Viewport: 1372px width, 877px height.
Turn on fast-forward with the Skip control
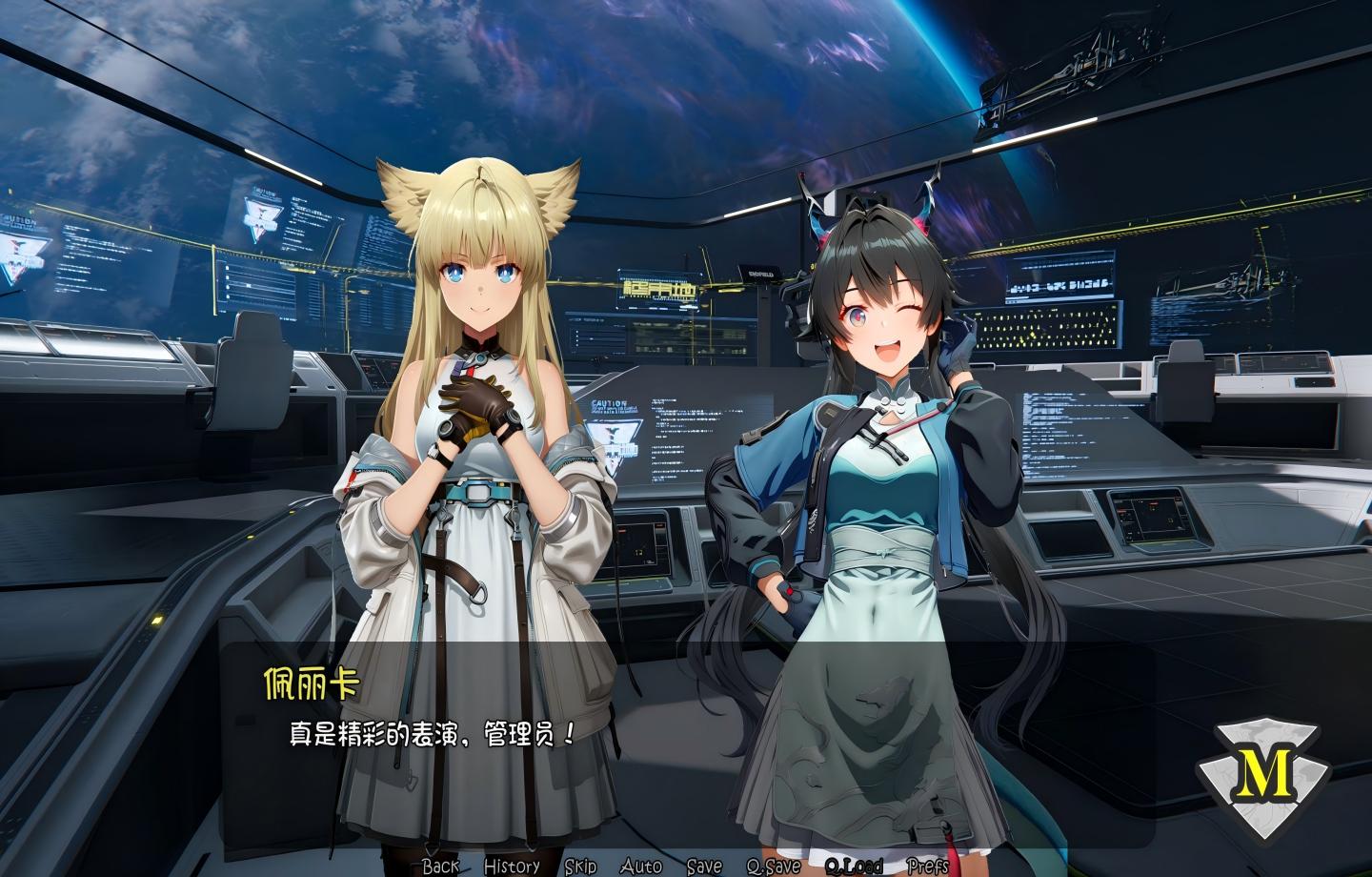(x=581, y=867)
